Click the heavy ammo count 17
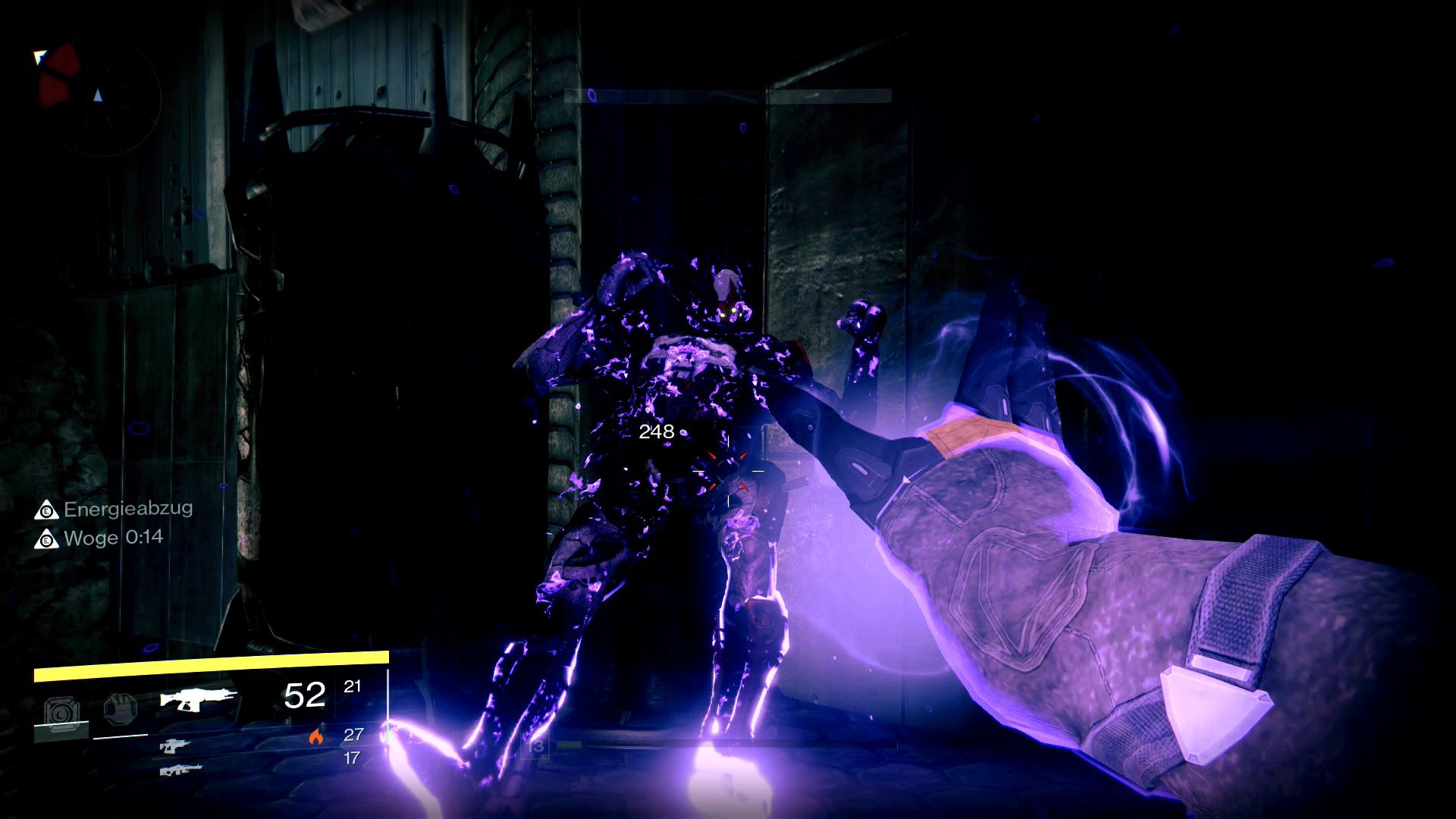This screenshot has height=819, width=1456. [x=352, y=758]
